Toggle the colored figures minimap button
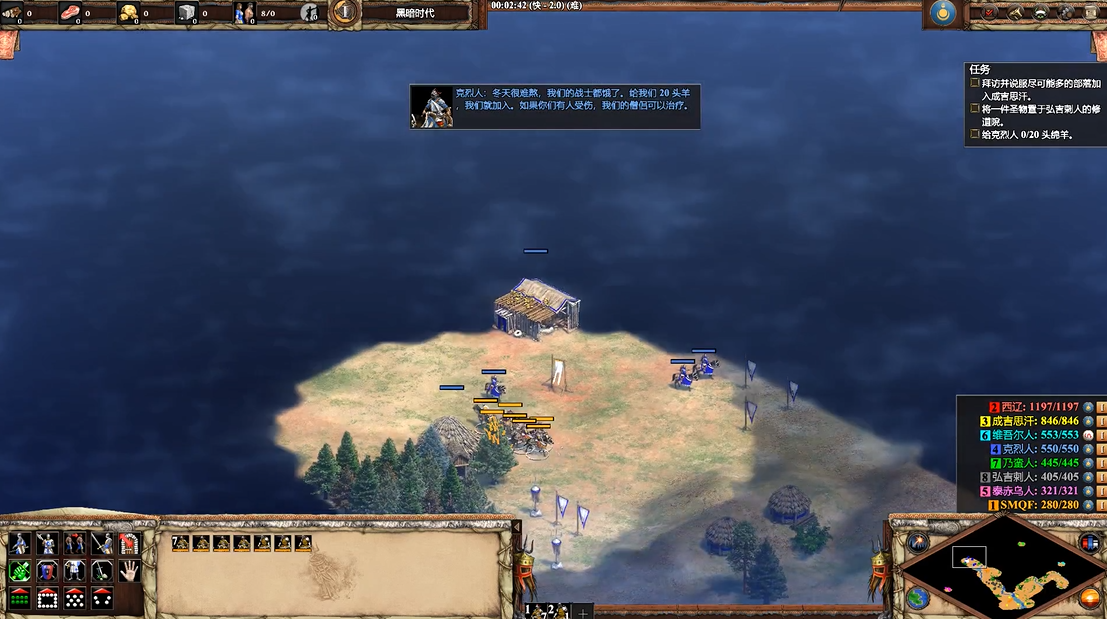Viewport: 1107px width, 619px height. (x=1089, y=542)
